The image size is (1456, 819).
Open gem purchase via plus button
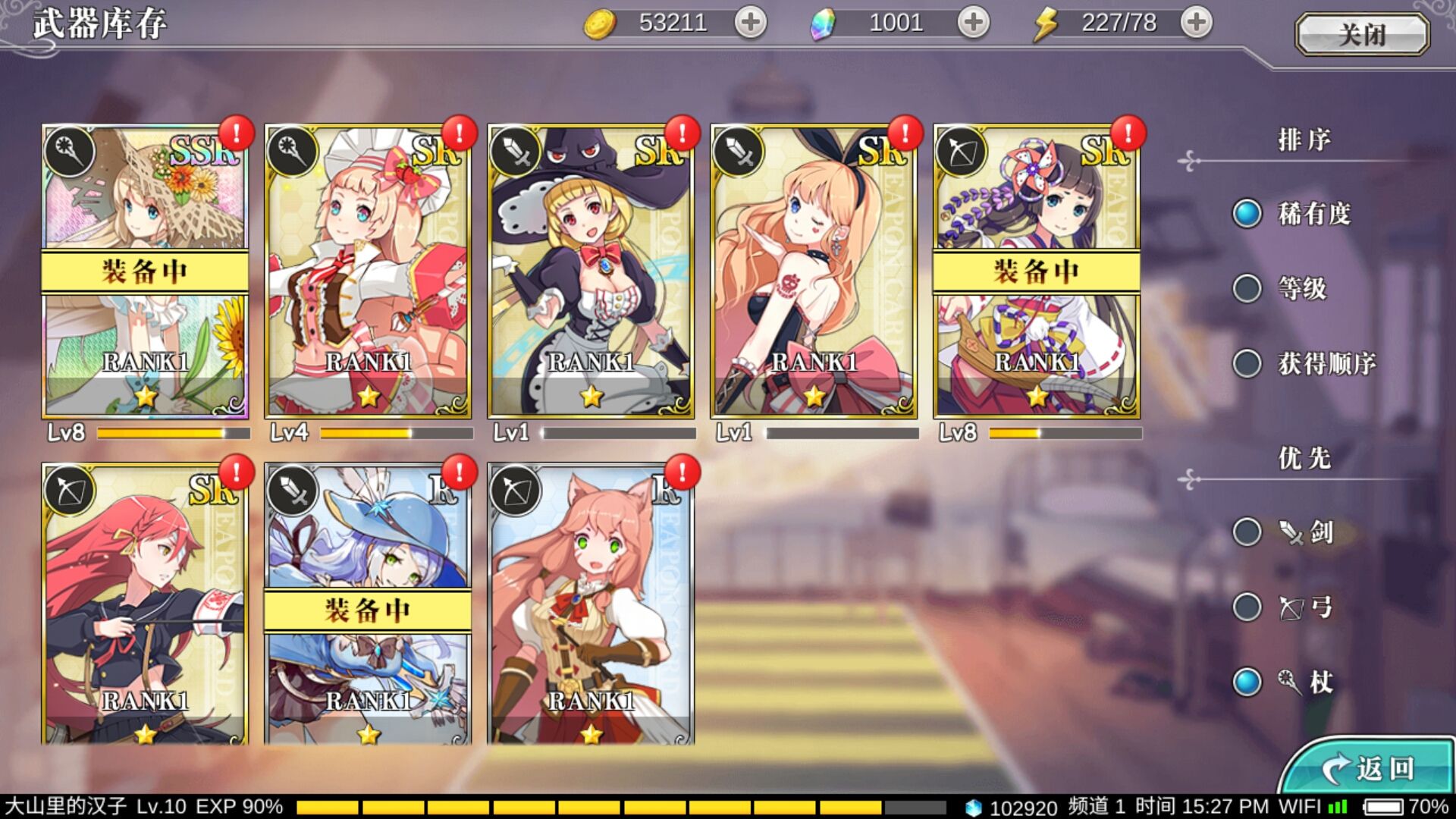[x=973, y=23]
